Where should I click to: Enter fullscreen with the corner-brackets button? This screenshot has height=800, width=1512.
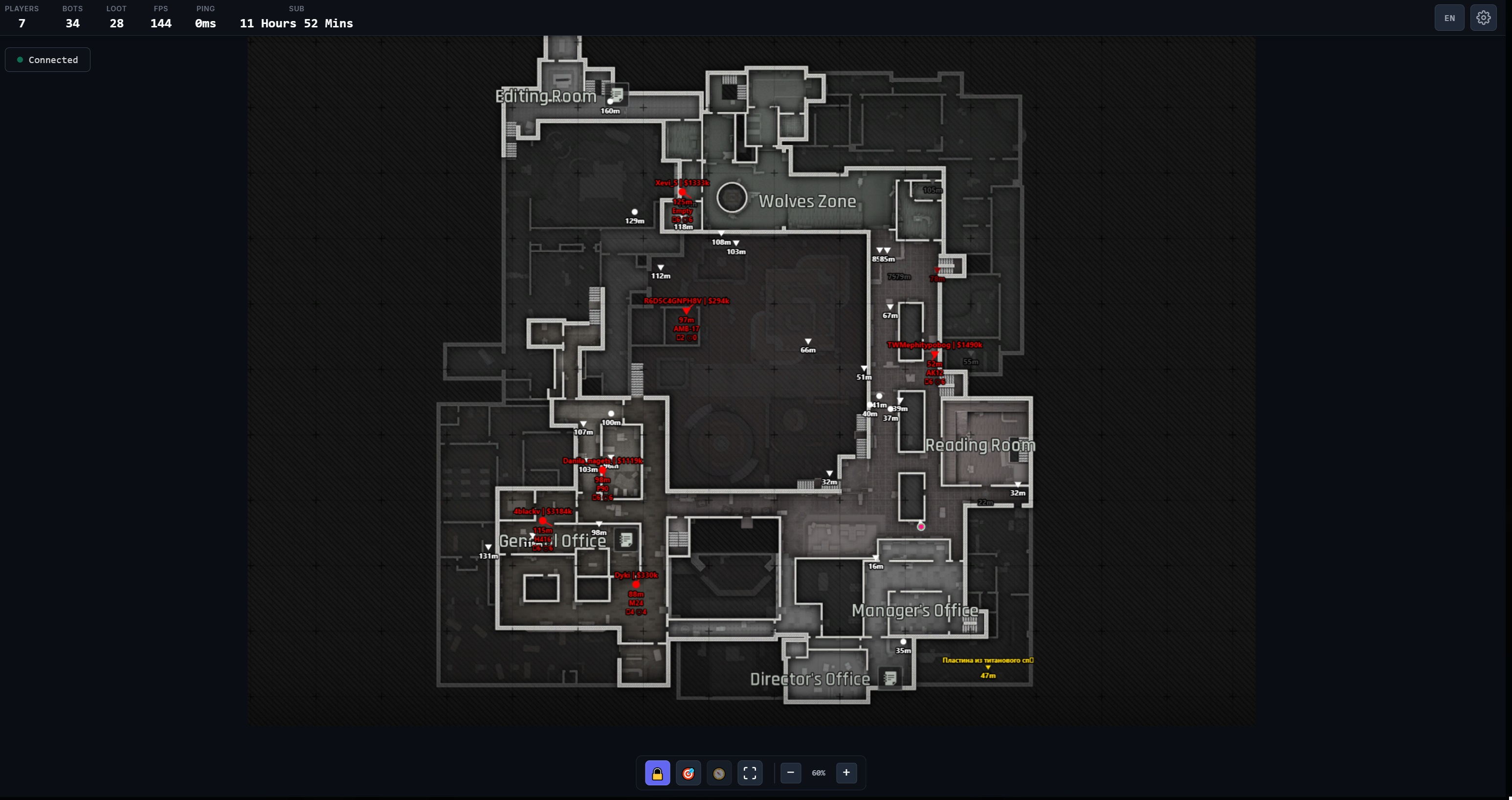[750, 773]
